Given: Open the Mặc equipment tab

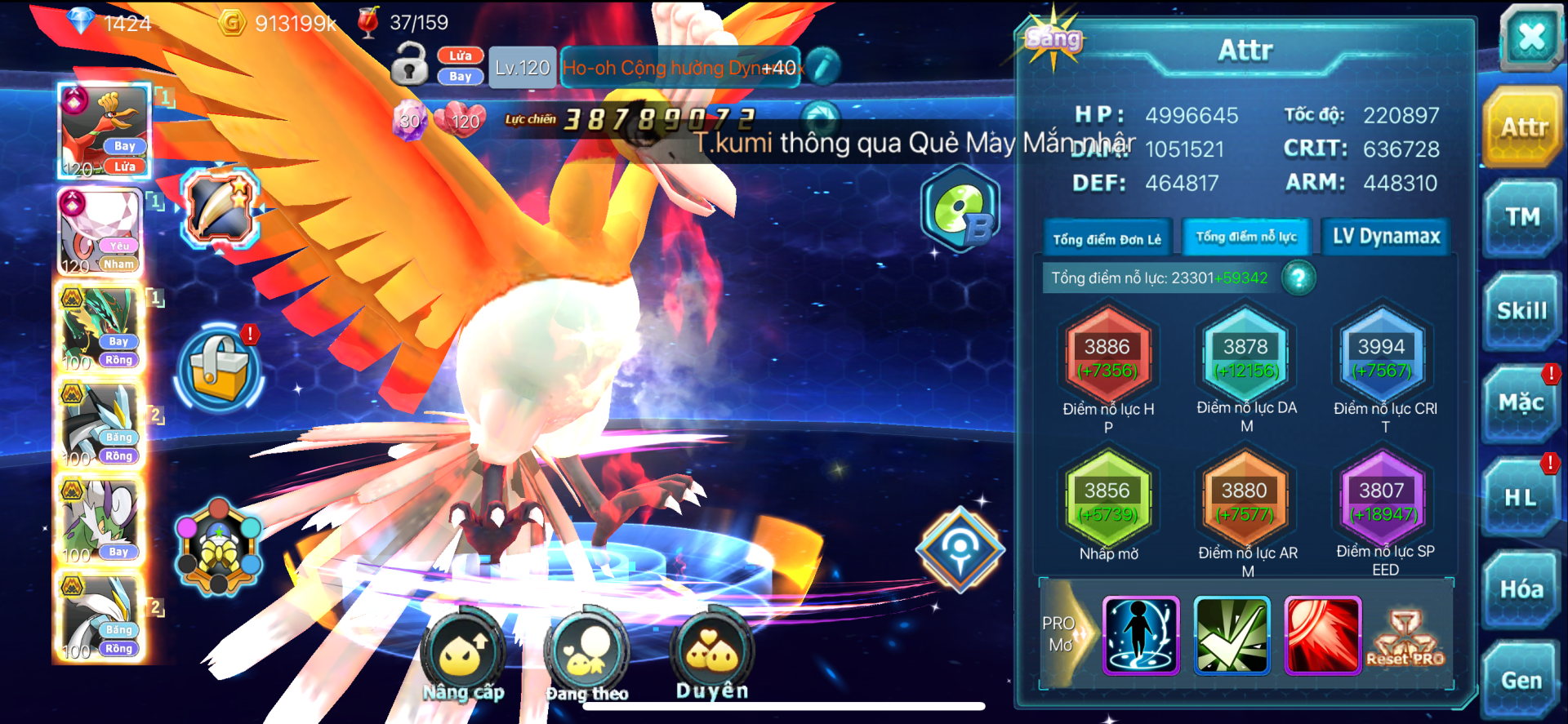Looking at the screenshot, I should pyautogui.click(x=1521, y=403).
